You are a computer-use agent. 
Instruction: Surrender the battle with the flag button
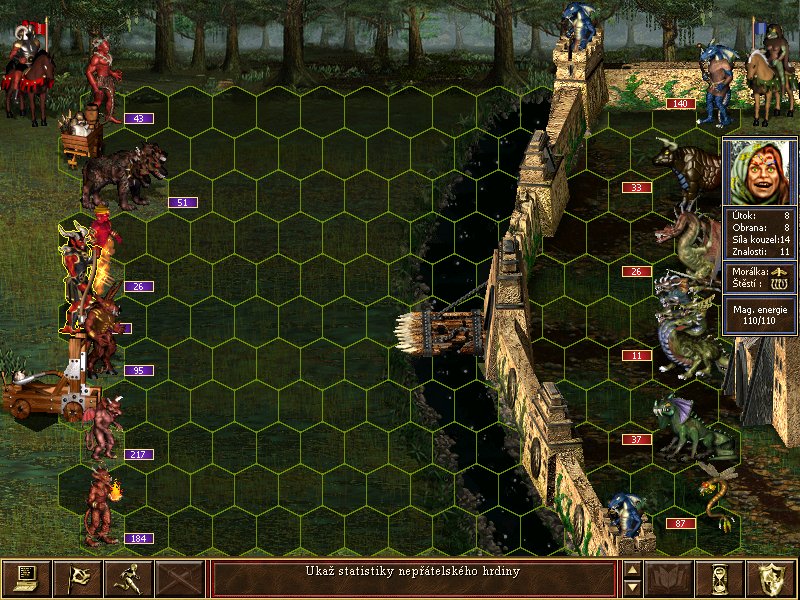coord(77,578)
